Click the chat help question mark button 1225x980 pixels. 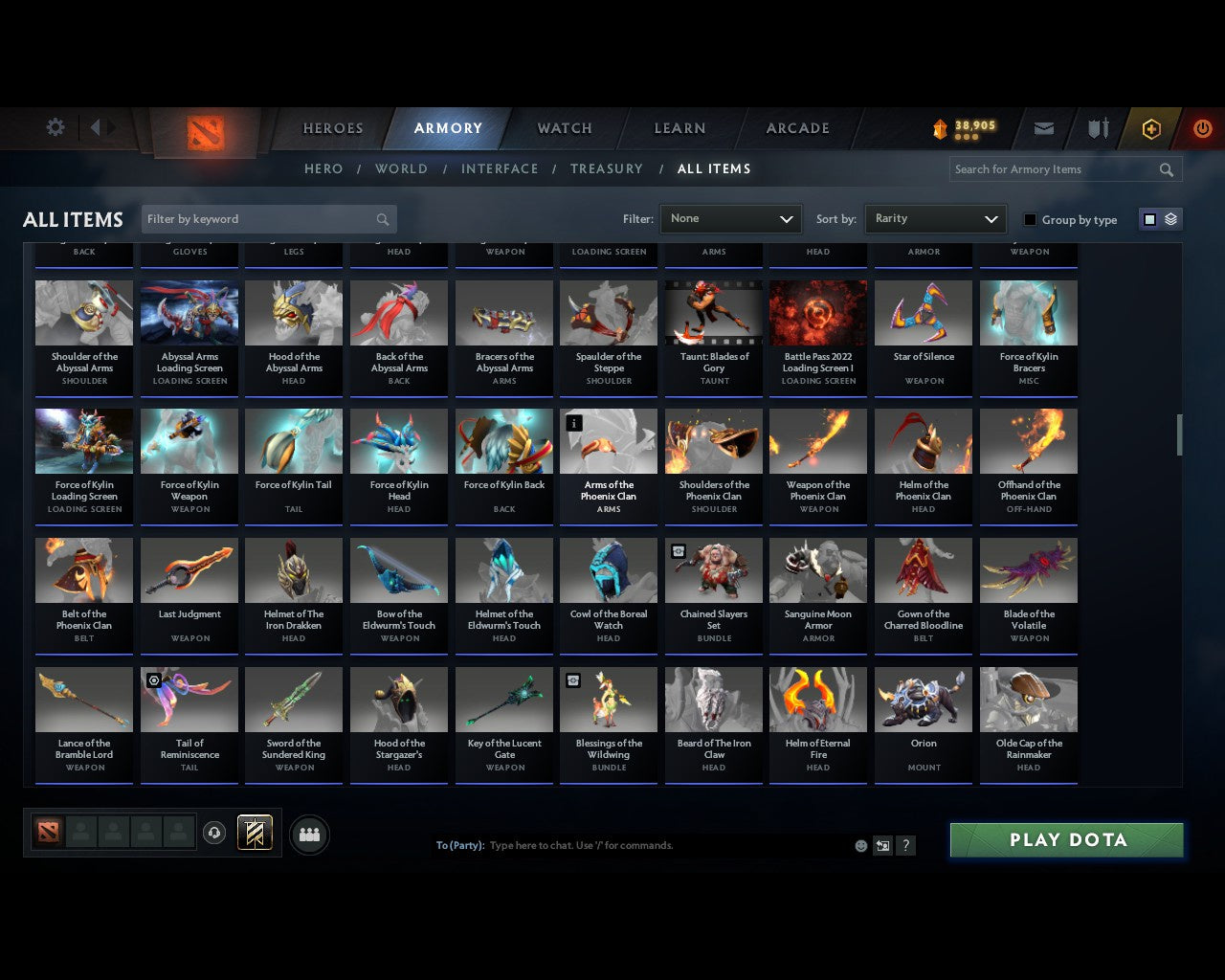905,845
